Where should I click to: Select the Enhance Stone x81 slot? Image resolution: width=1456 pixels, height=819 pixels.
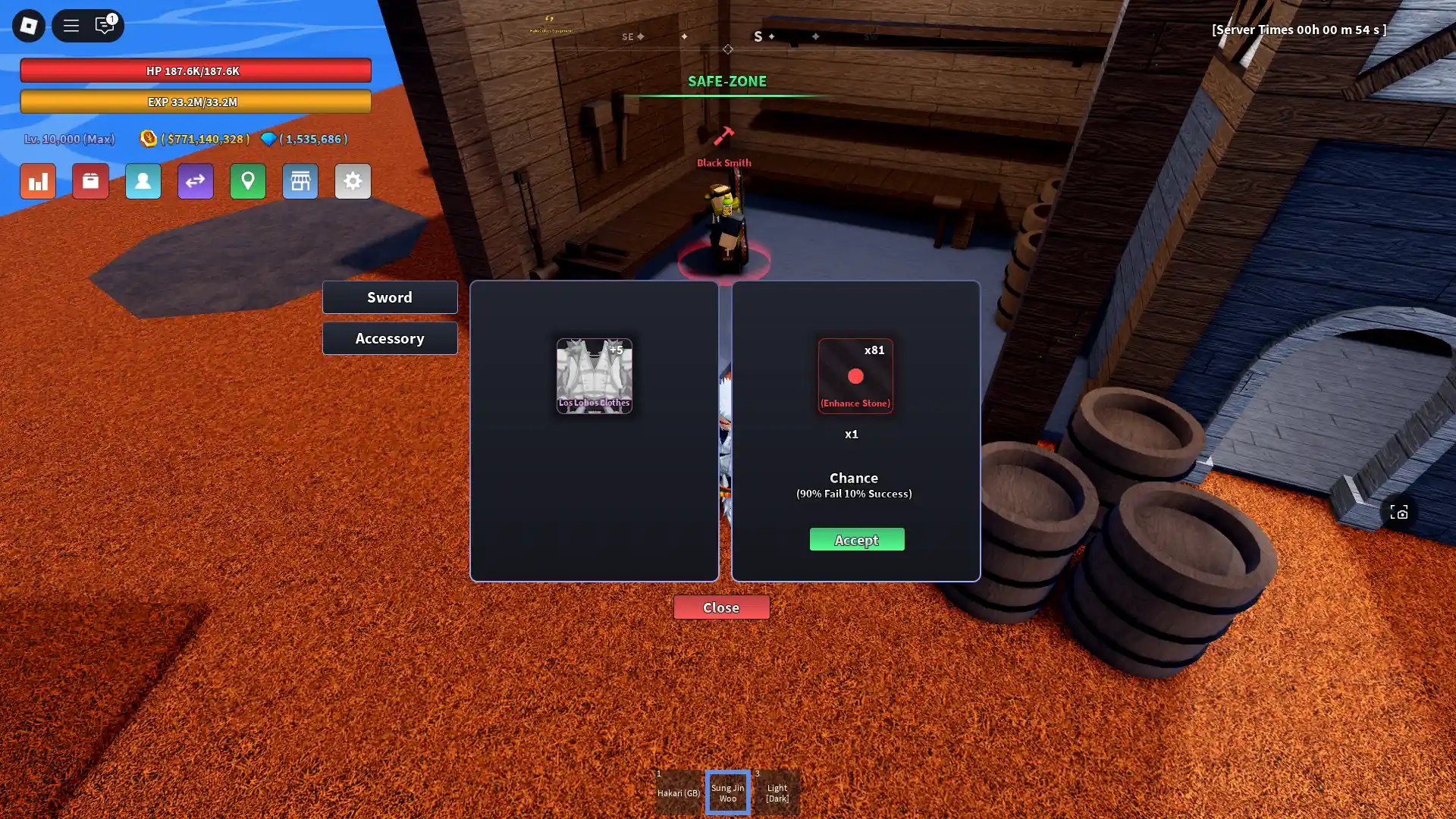pyautogui.click(x=855, y=375)
